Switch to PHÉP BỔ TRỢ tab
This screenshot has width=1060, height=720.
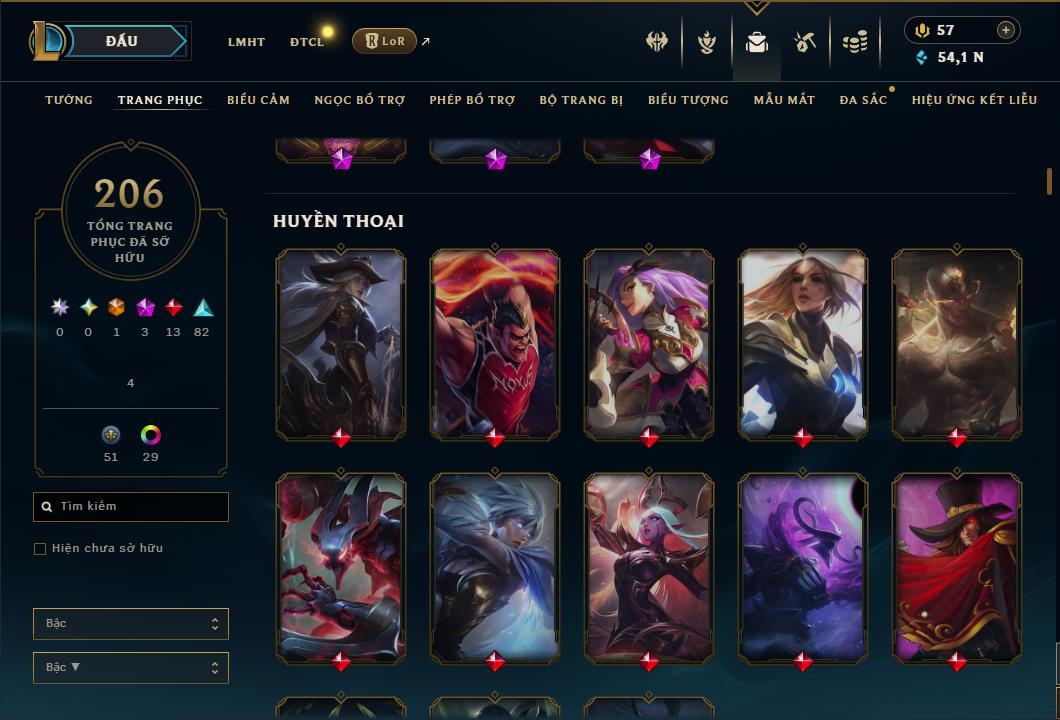[x=472, y=100]
